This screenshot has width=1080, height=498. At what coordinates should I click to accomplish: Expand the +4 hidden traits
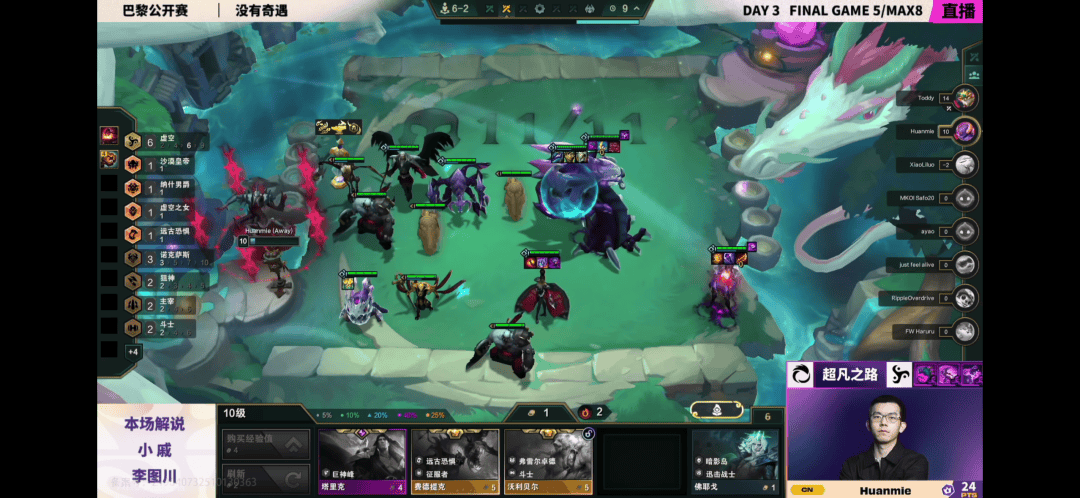pyautogui.click(x=132, y=351)
